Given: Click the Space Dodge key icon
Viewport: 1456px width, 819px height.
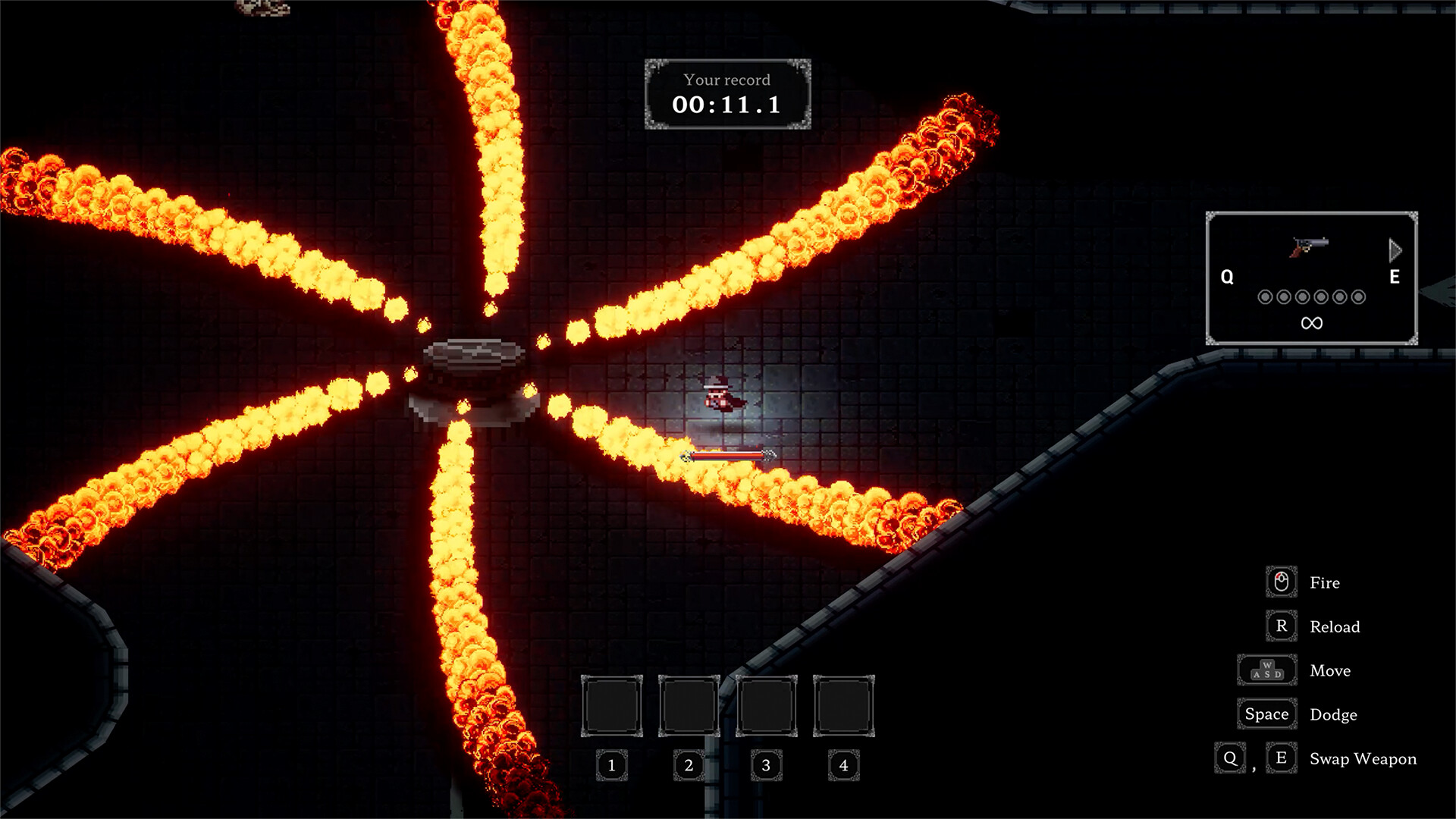Looking at the screenshot, I should click(x=1266, y=714).
